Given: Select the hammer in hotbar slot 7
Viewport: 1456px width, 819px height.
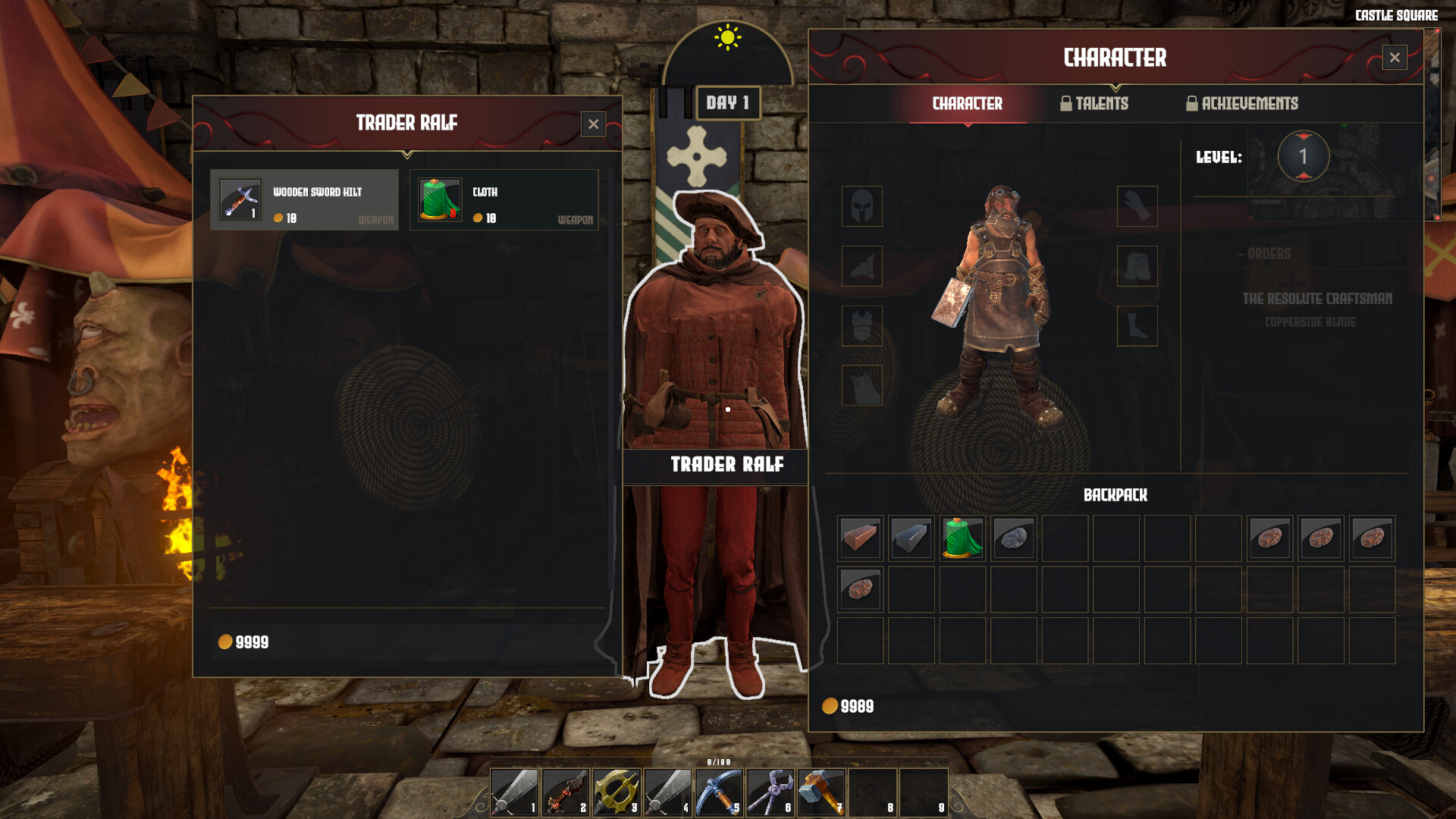Looking at the screenshot, I should [823, 793].
